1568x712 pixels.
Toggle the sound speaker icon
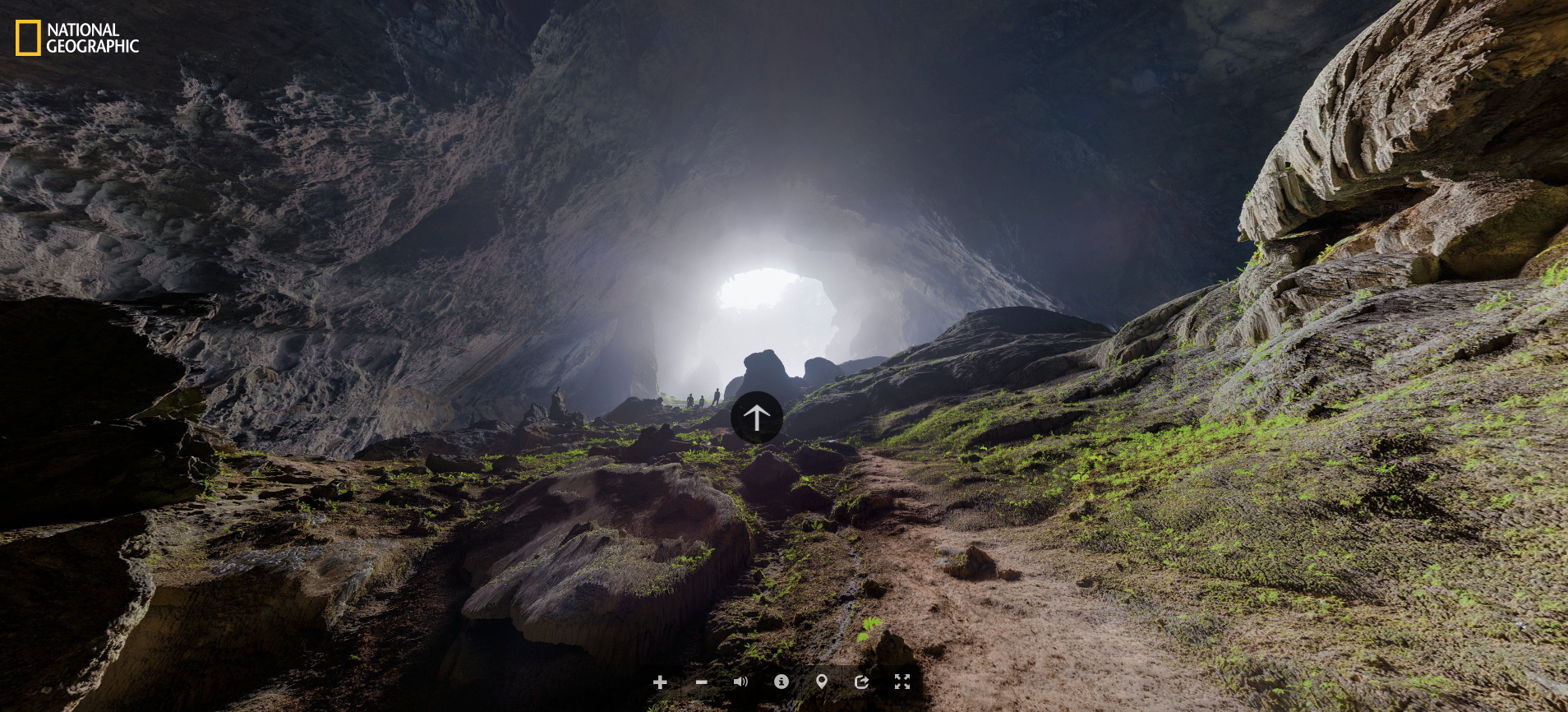tap(740, 682)
